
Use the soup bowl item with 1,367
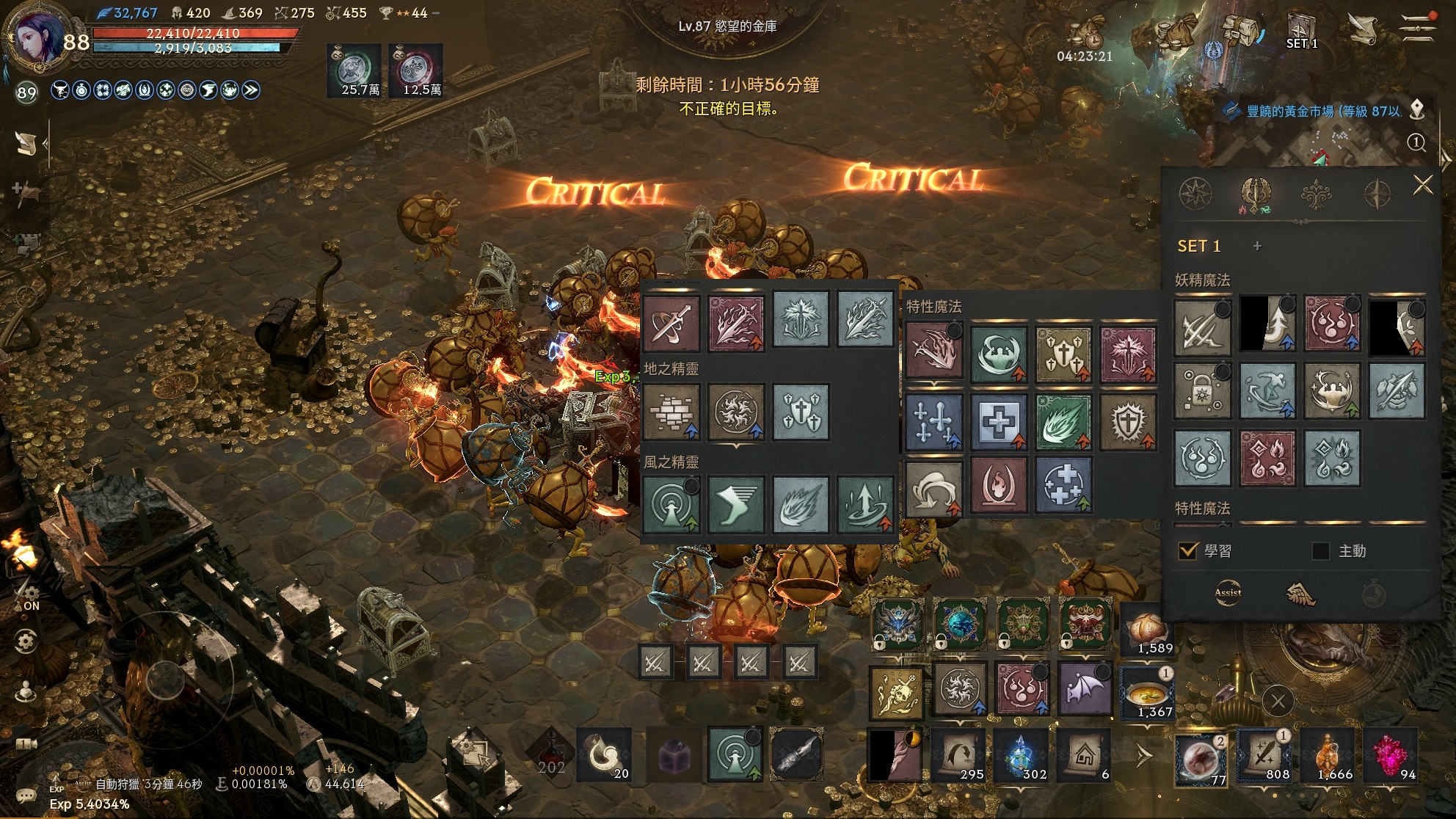click(x=1146, y=695)
